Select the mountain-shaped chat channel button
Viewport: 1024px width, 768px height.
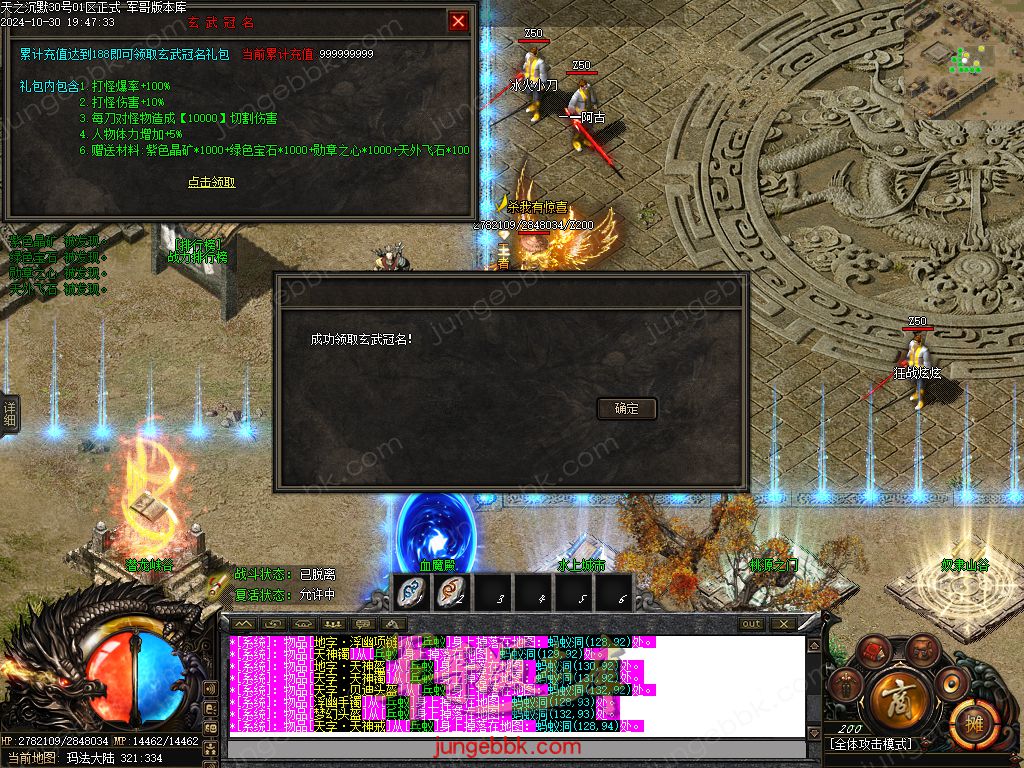point(245,623)
